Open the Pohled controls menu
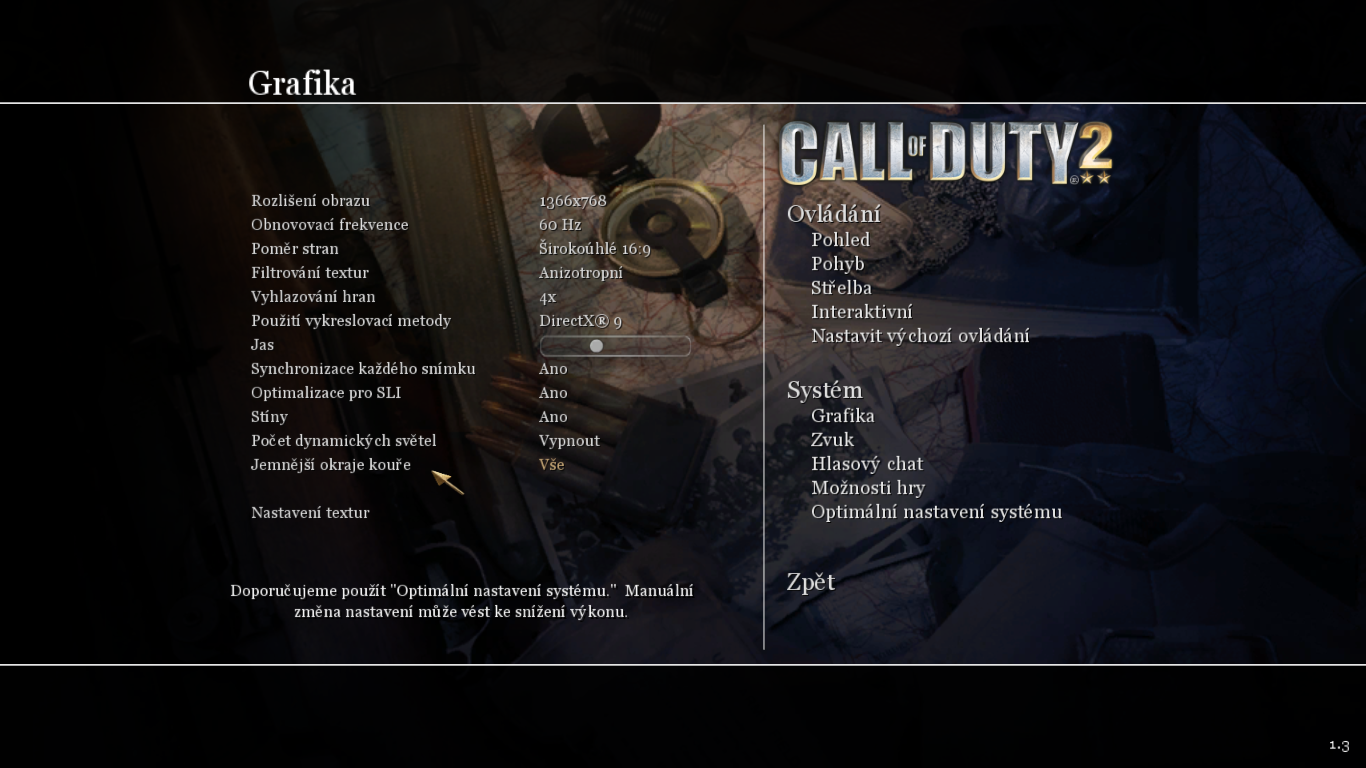This screenshot has width=1366, height=768. 840,240
